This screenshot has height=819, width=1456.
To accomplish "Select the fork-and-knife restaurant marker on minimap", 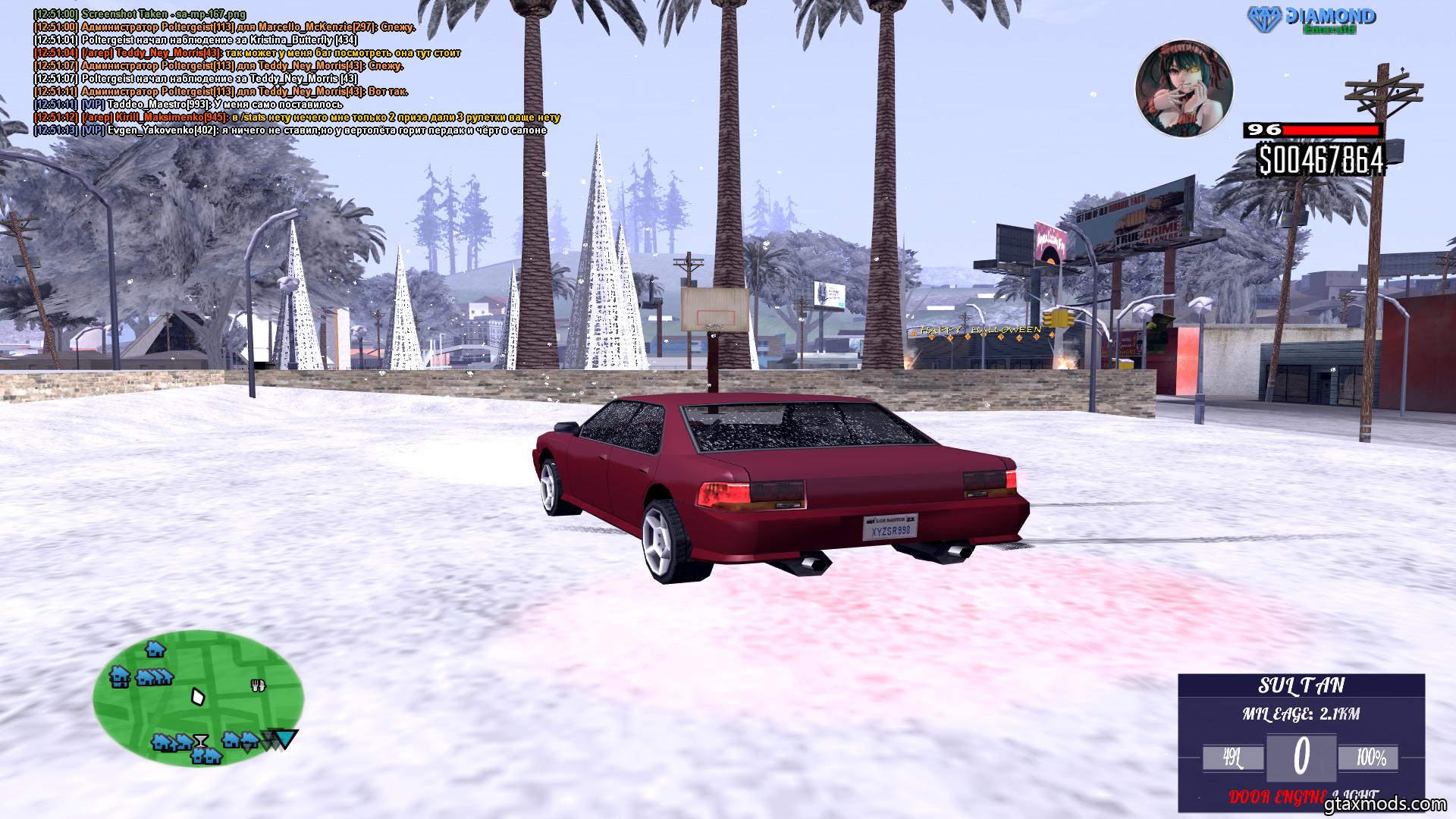I will coord(258,686).
